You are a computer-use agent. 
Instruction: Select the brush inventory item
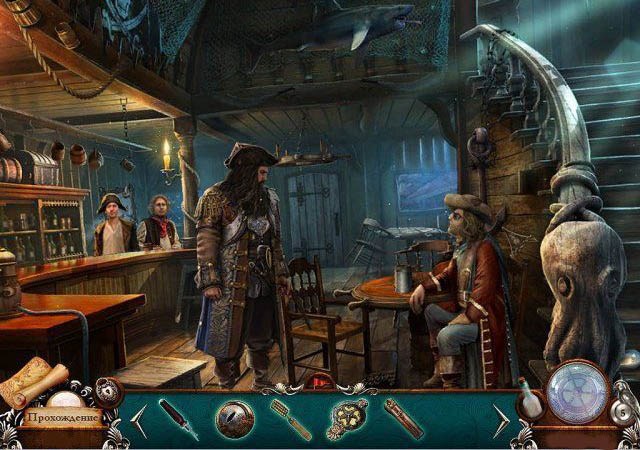tap(290, 419)
